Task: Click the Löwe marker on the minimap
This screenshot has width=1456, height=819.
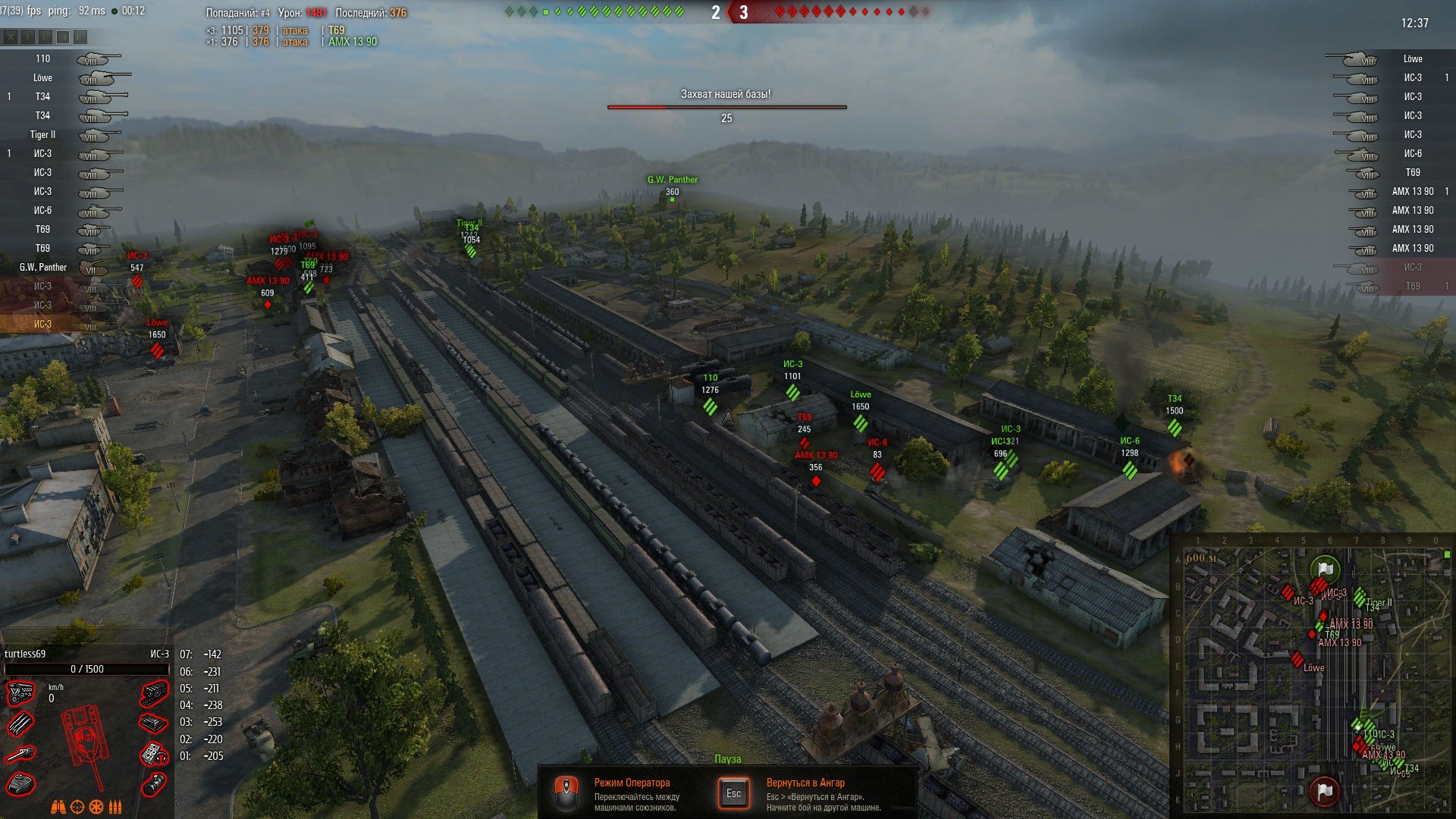Action: click(x=1298, y=659)
